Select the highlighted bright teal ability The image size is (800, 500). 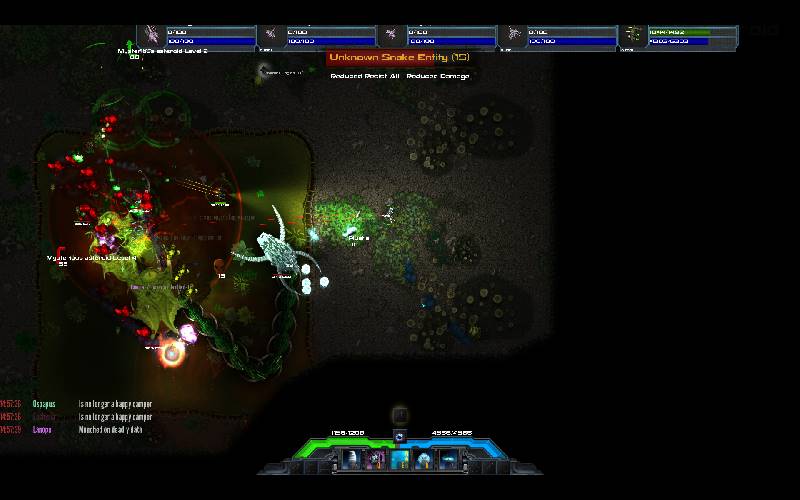[x=400, y=459]
